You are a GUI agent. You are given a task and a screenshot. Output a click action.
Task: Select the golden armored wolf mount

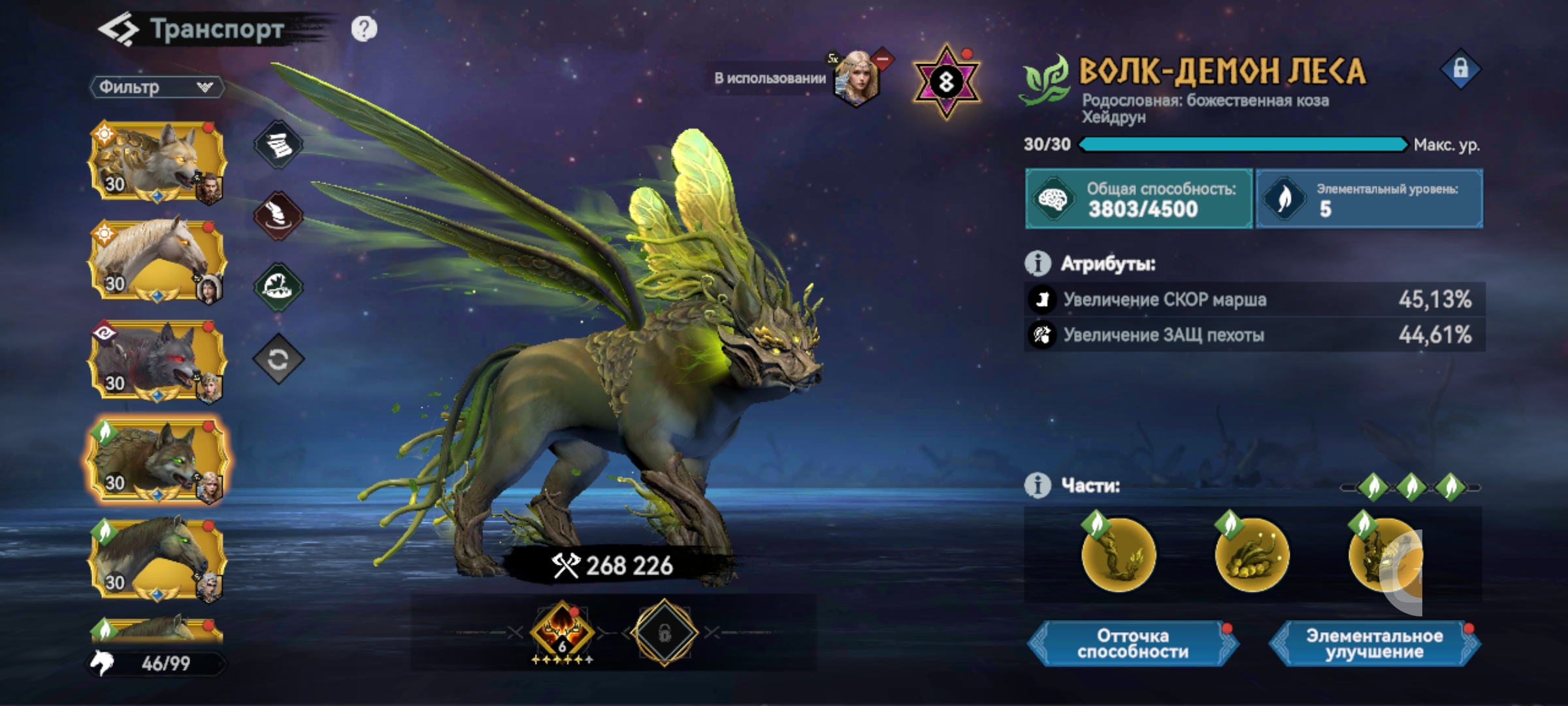(157, 161)
